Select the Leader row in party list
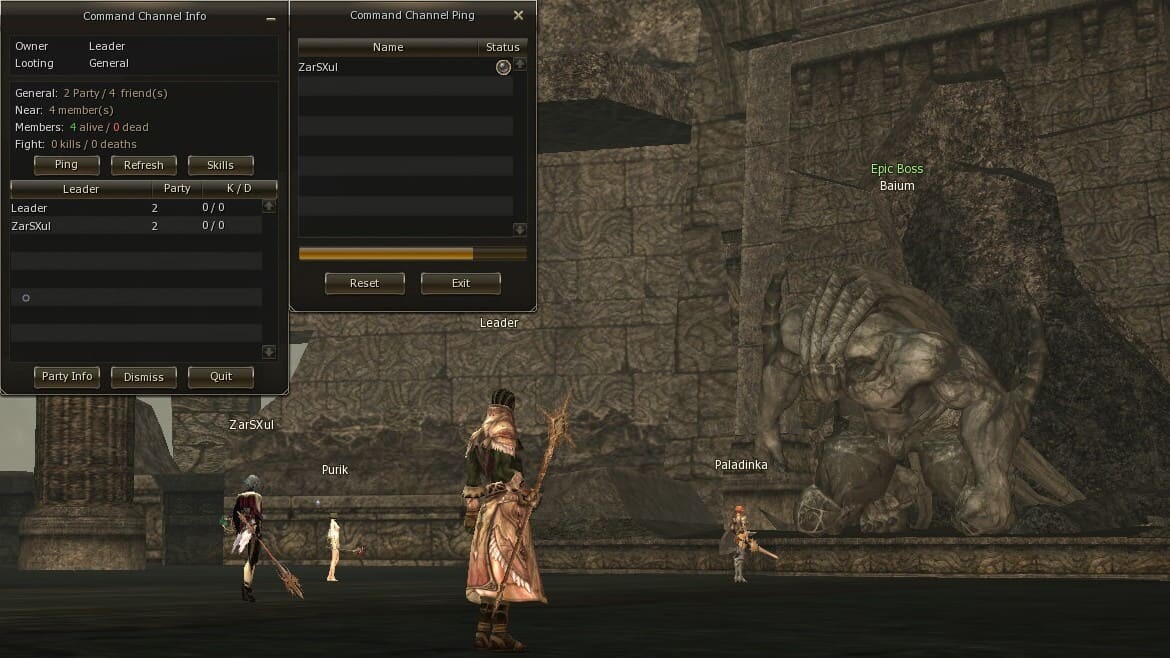Screen dimensions: 1170x658 [x=135, y=208]
